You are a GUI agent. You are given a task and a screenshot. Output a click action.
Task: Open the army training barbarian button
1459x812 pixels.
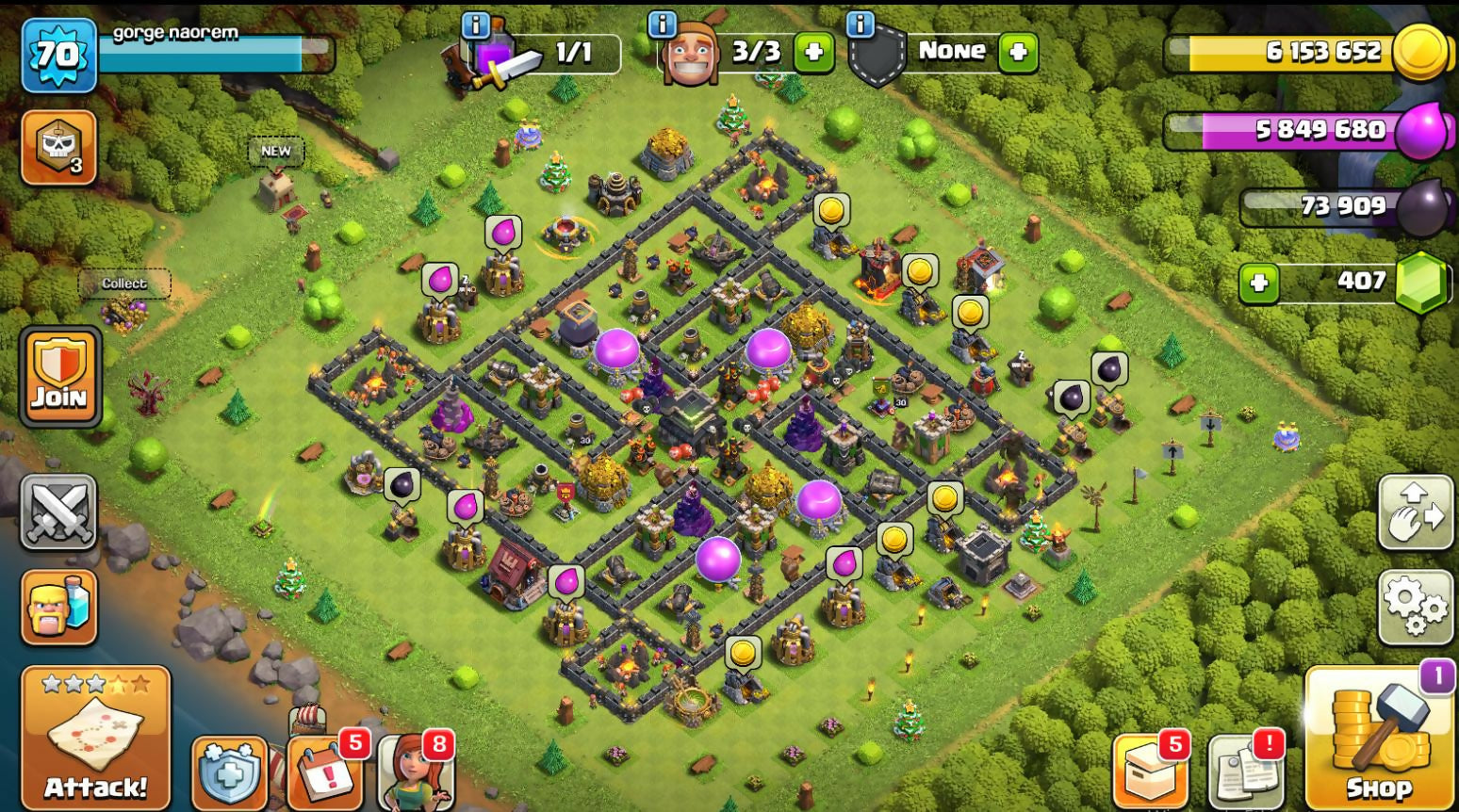click(x=58, y=608)
